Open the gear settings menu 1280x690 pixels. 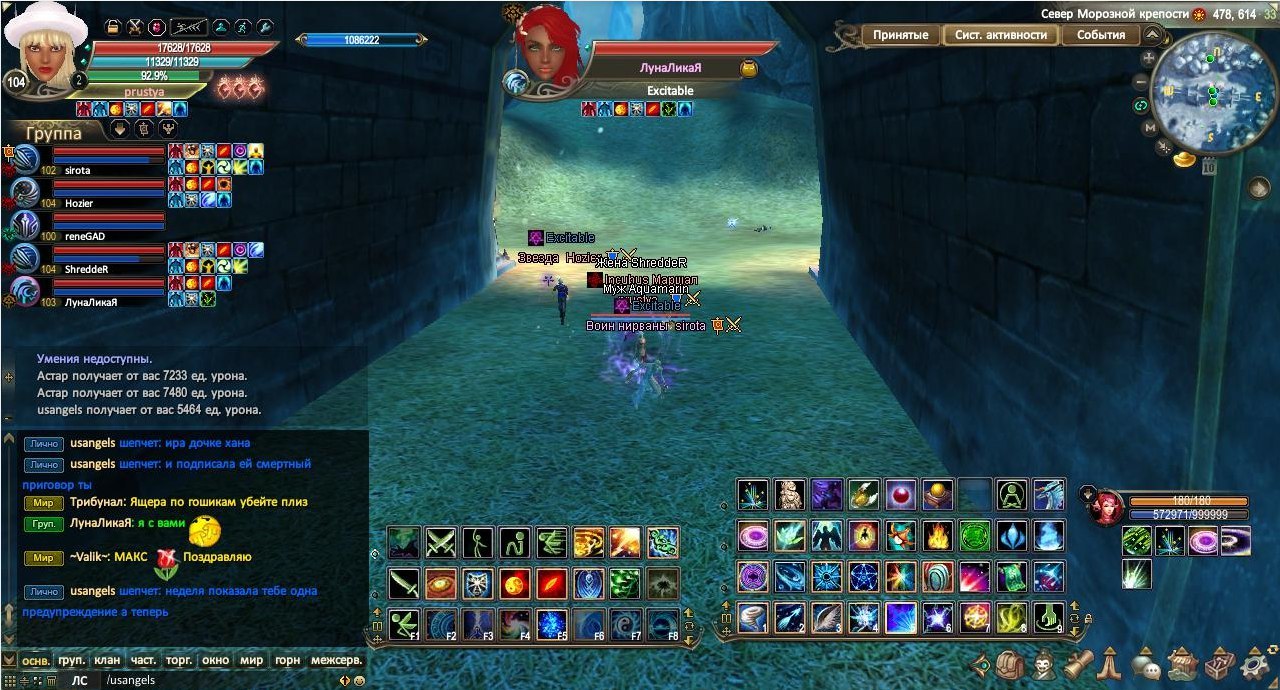(x=1255, y=663)
